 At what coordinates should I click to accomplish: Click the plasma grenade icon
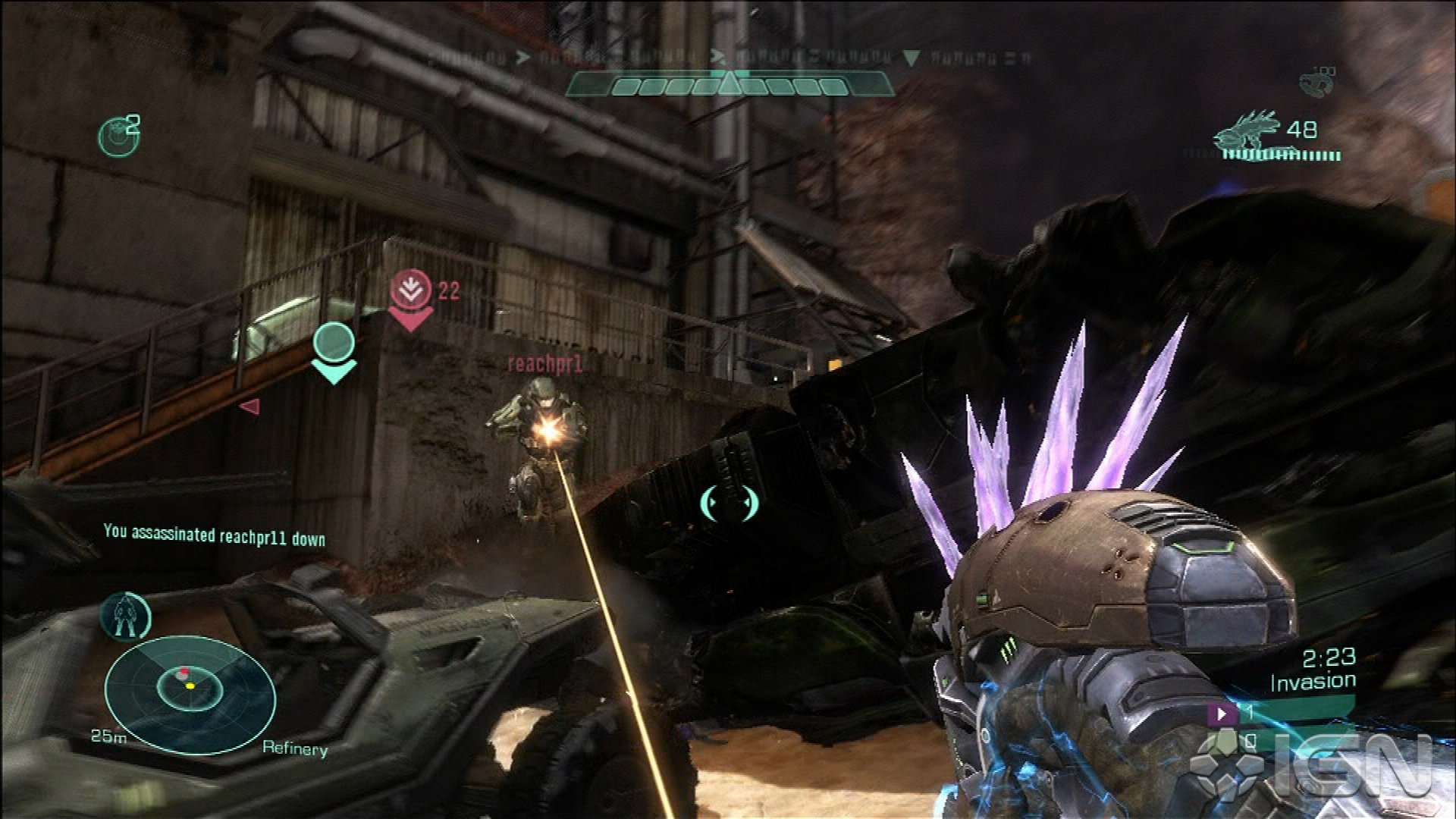click(x=118, y=137)
